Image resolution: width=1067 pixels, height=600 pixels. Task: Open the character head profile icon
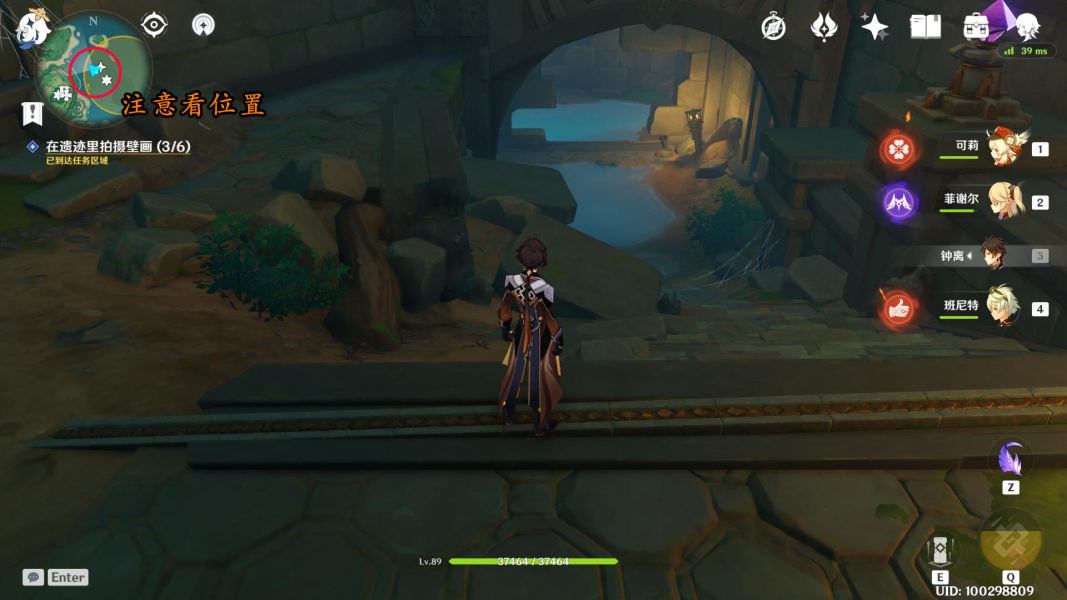tap(1027, 25)
